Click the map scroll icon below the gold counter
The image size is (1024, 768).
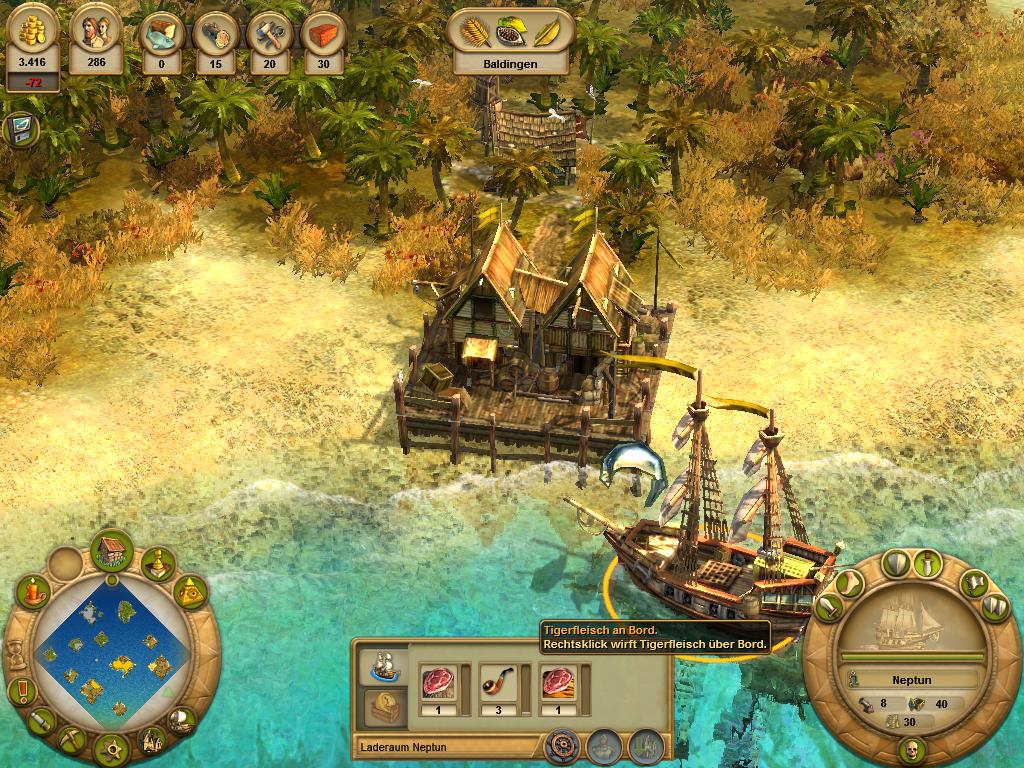click(x=19, y=130)
